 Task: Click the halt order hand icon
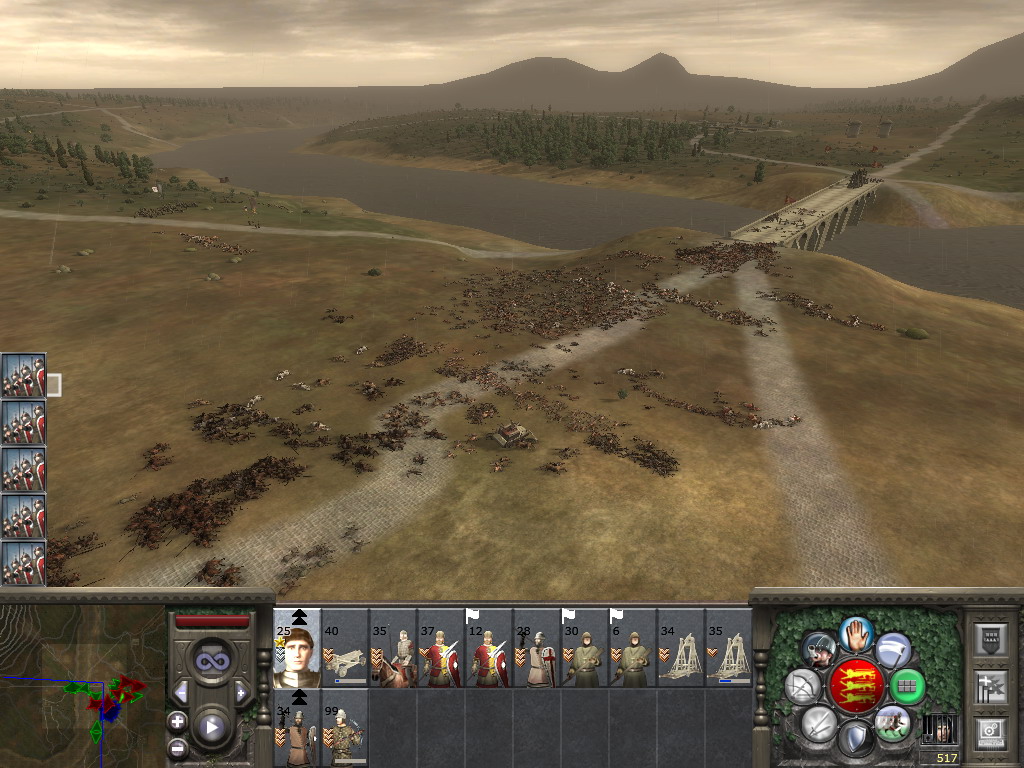click(x=856, y=634)
